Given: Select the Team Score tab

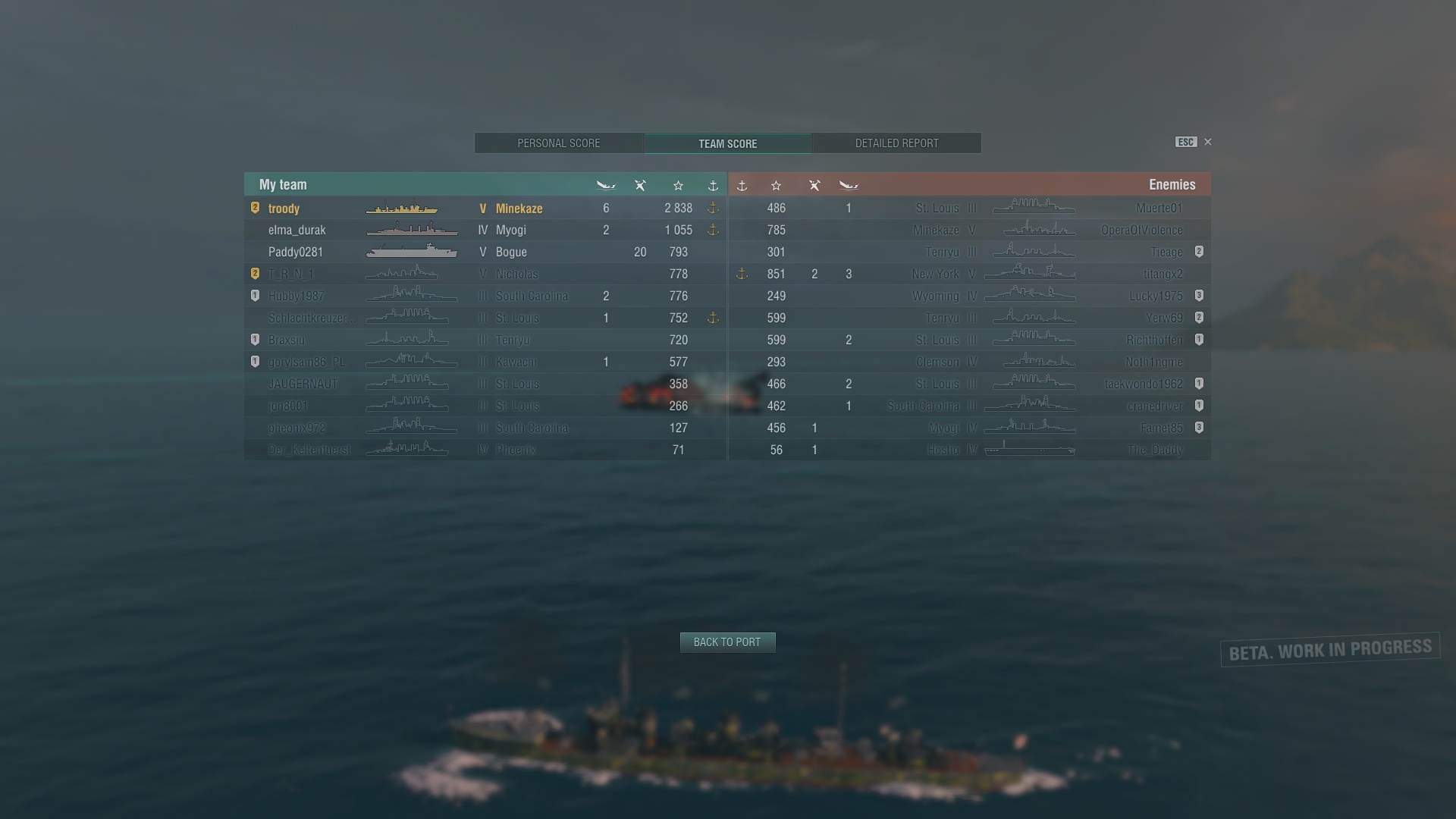Looking at the screenshot, I should (x=727, y=143).
